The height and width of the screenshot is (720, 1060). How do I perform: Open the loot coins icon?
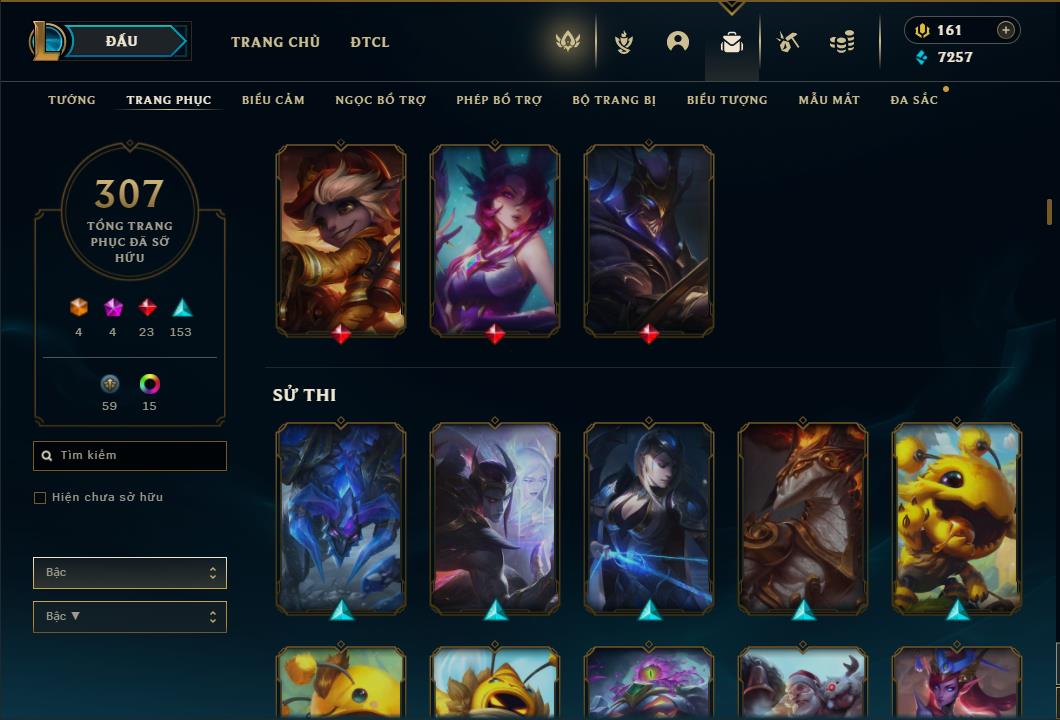(842, 42)
